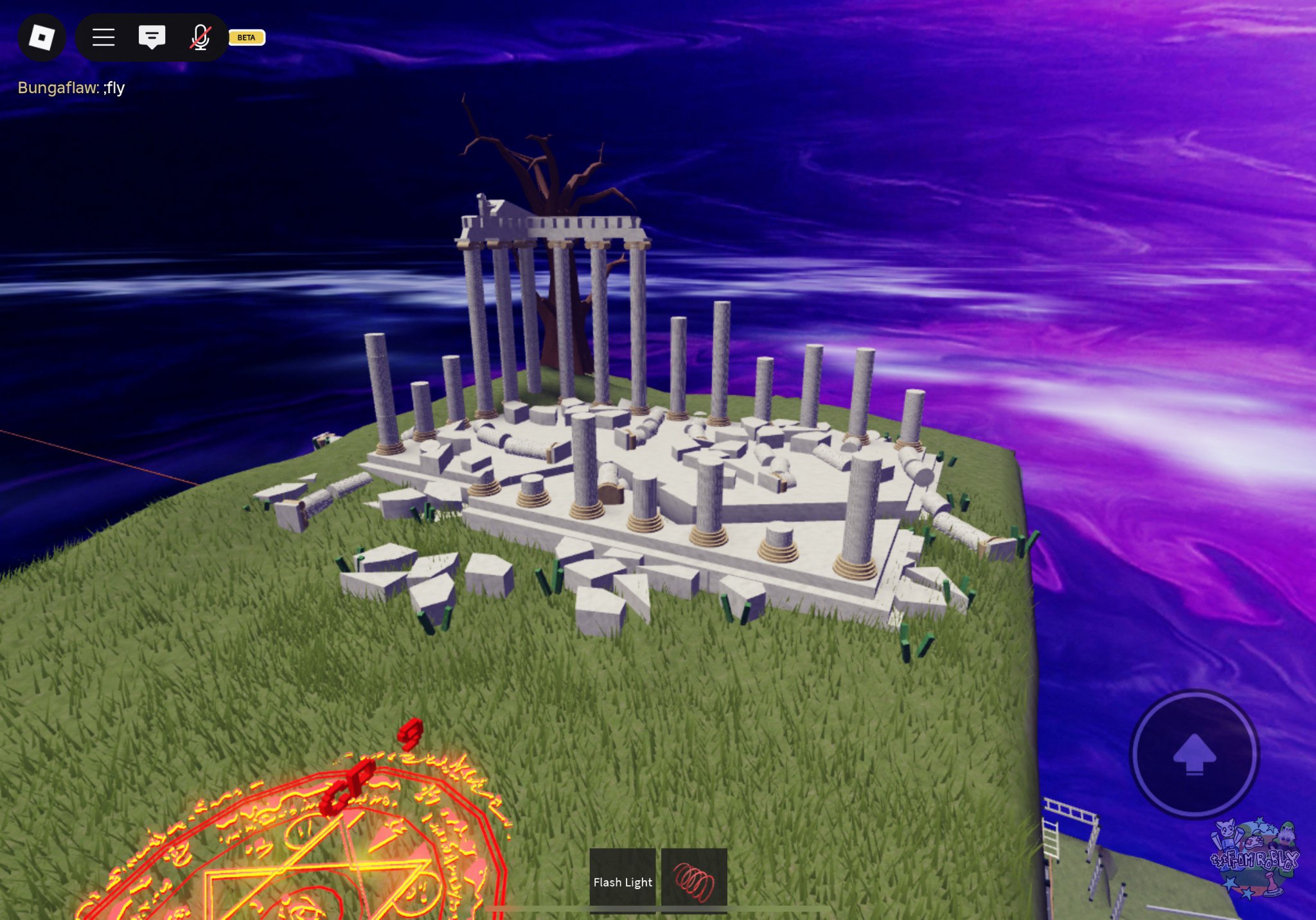Click the hamburger menu icon

(103, 38)
